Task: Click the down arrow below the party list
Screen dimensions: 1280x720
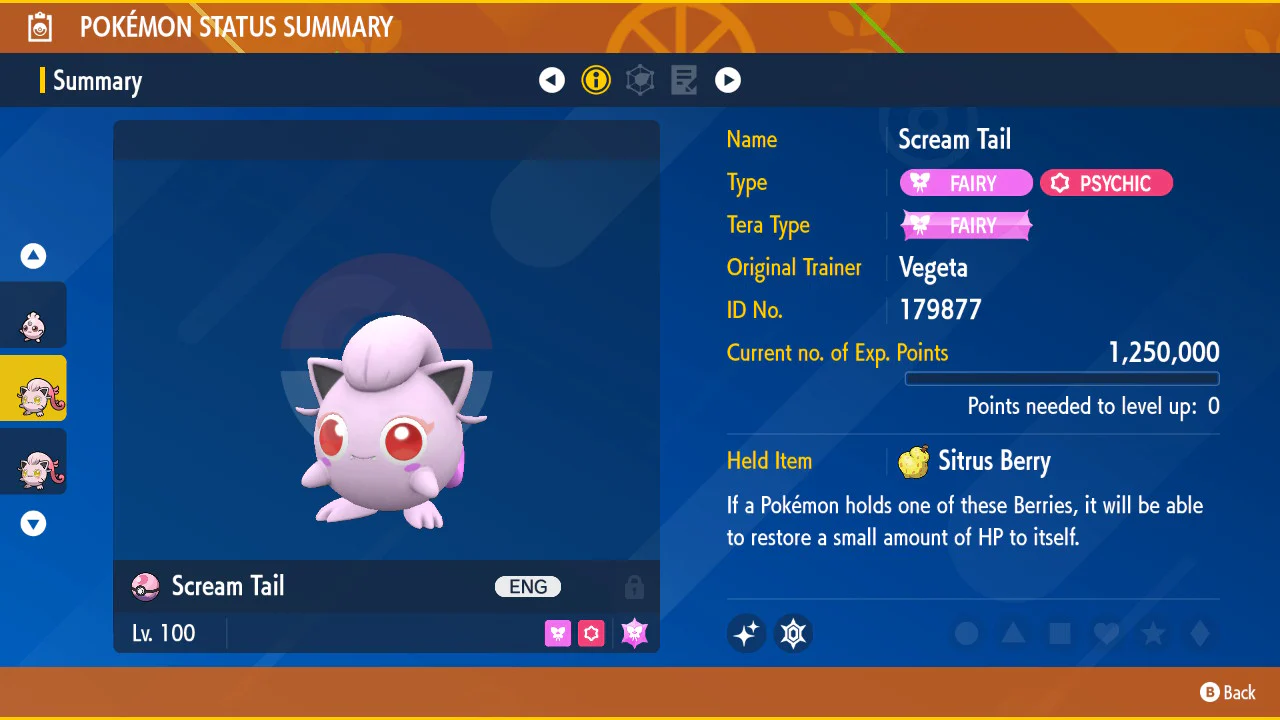Action: tap(34, 523)
